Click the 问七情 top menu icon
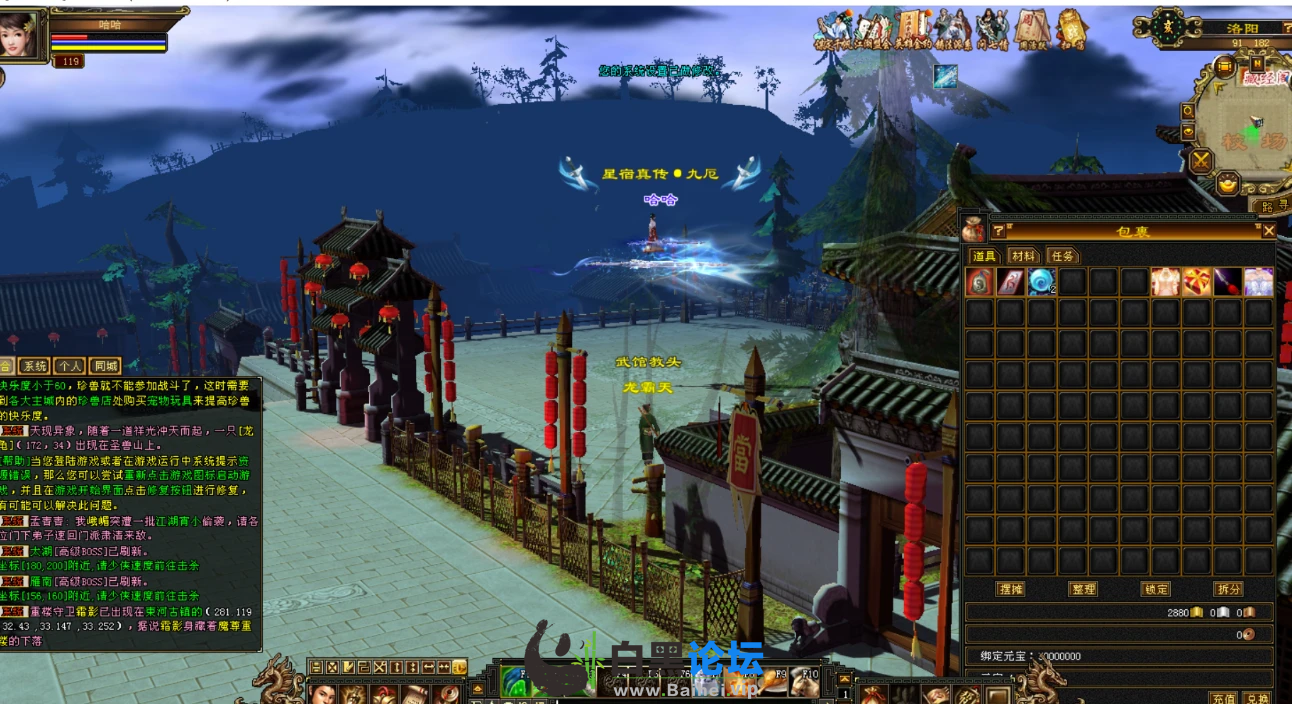The height and width of the screenshot is (704, 1292). 993,30
